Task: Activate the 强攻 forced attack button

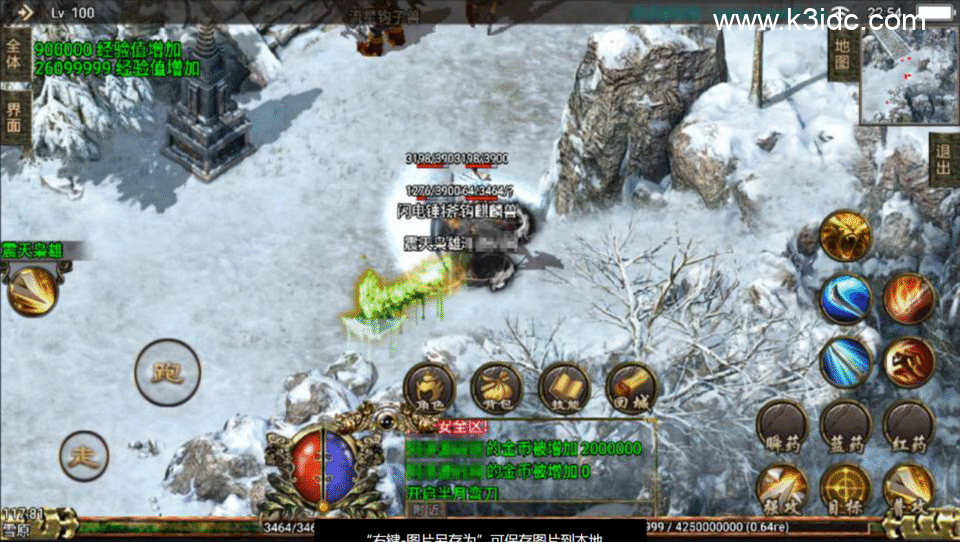Action: (782, 488)
